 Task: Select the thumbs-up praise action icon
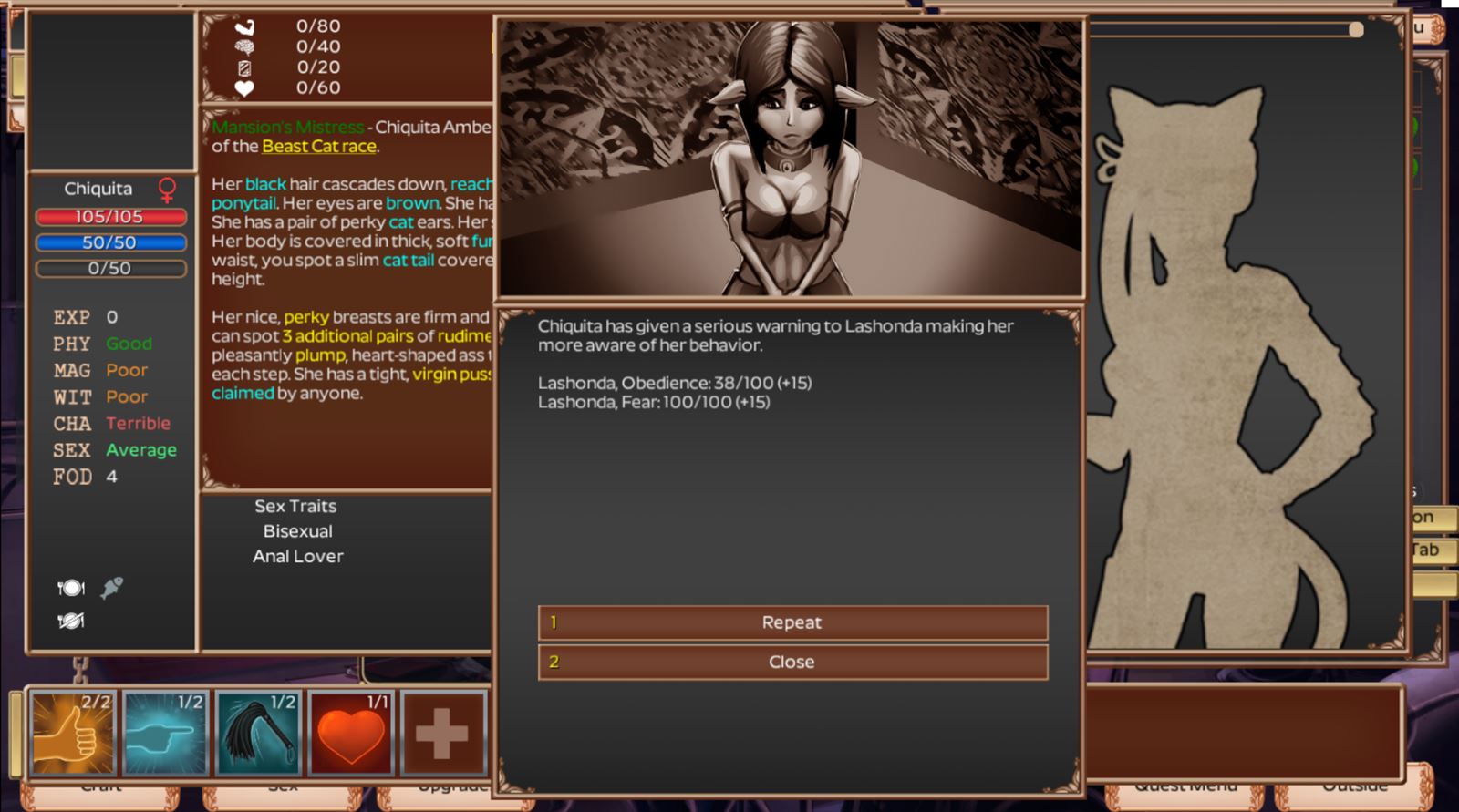(71, 734)
